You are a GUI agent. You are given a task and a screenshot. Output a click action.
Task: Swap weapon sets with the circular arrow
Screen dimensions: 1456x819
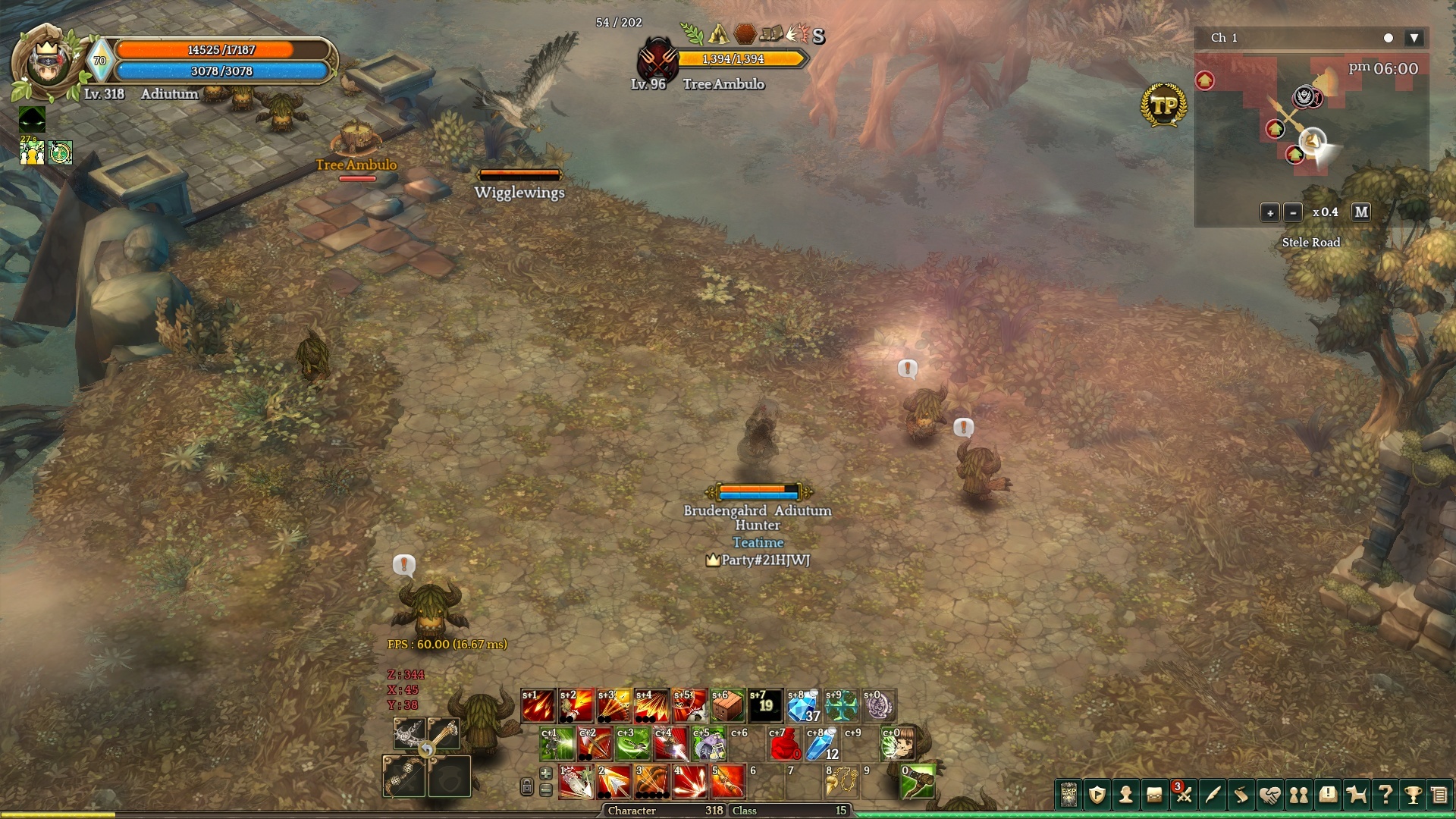tap(427, 750)
